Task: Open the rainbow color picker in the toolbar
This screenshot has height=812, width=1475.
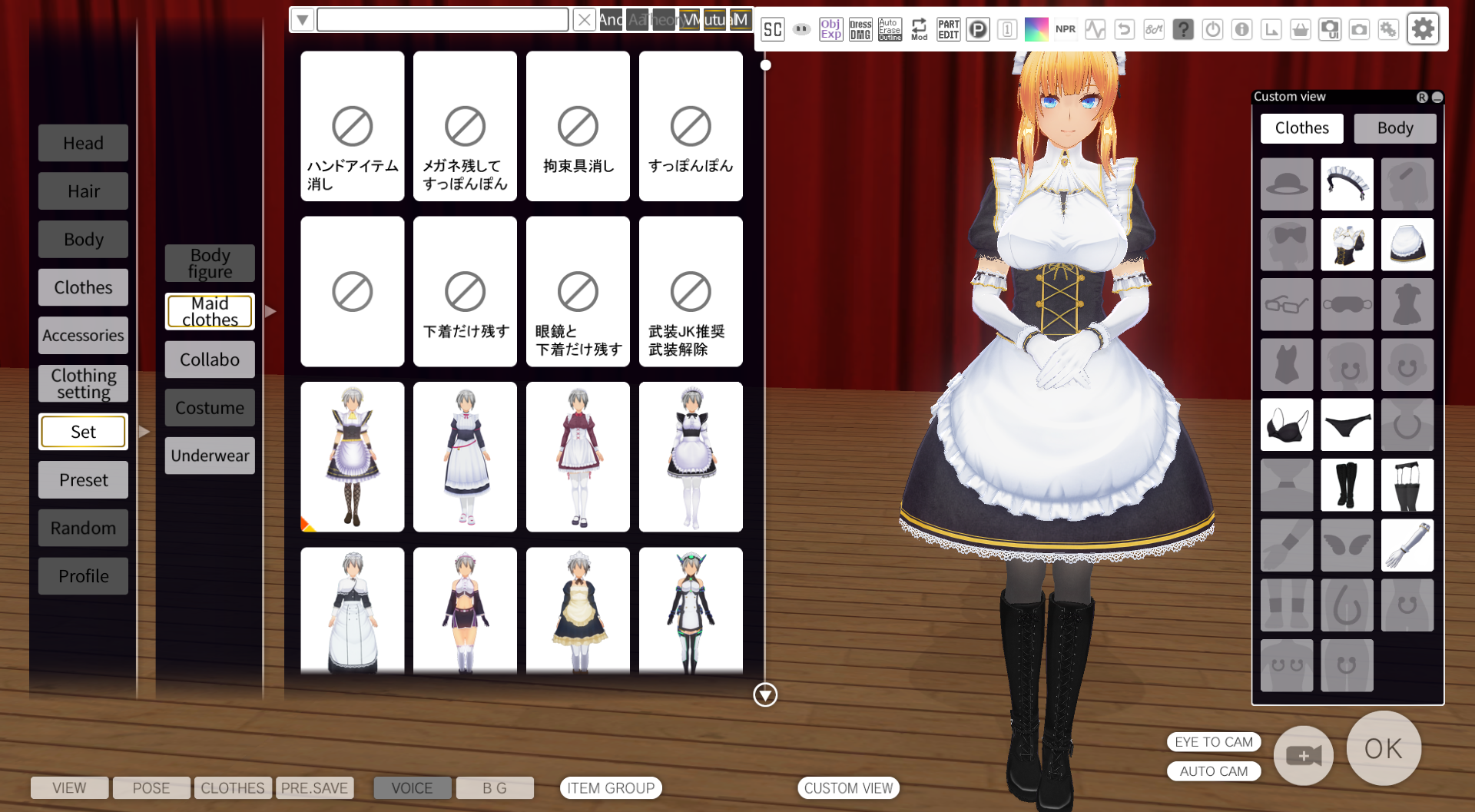Action: click(1037, 28)
